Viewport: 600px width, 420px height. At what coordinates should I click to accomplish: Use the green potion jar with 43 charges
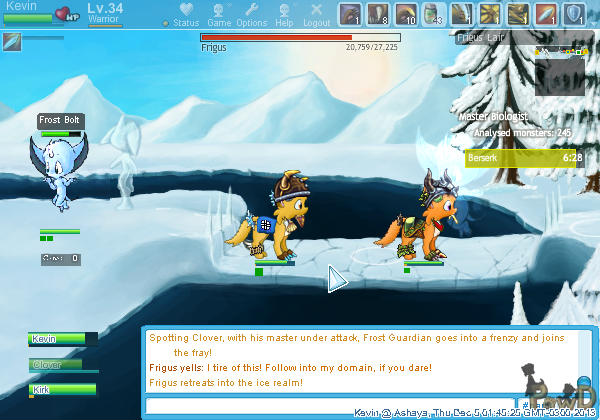click(x=434, y=14)
